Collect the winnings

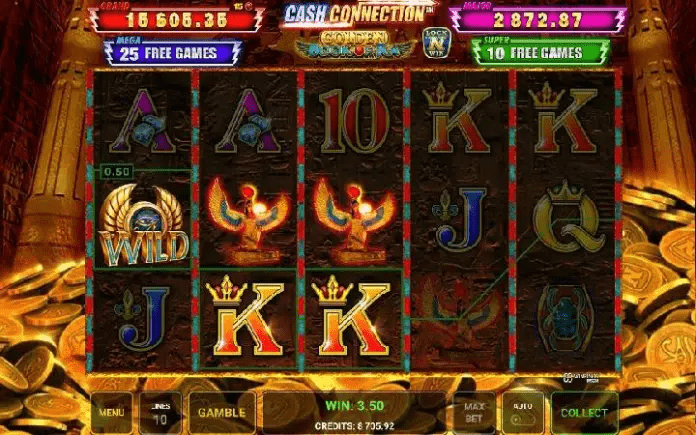[x=584, y=411]
